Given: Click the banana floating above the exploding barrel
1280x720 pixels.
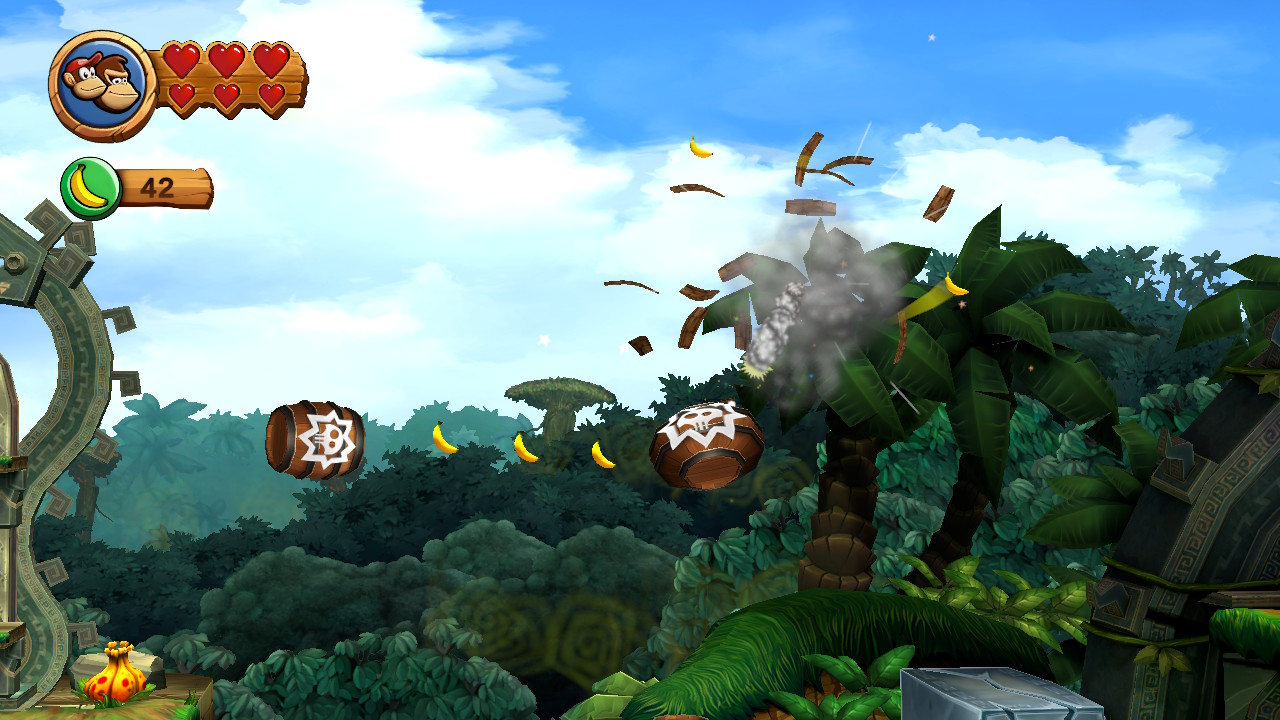Looking at the screenshot, I should (x=698, y=149).
